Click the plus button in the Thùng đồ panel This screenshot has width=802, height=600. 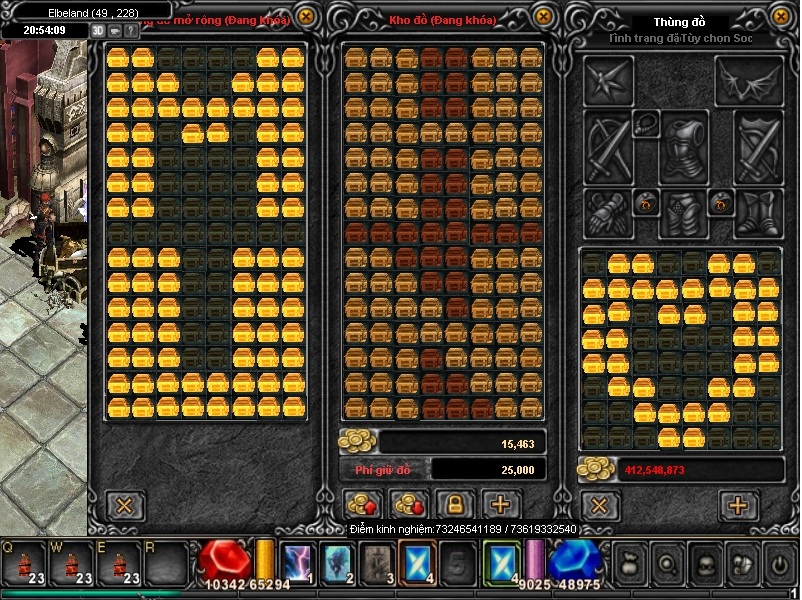pyautogui.click(x=738, y=505)
